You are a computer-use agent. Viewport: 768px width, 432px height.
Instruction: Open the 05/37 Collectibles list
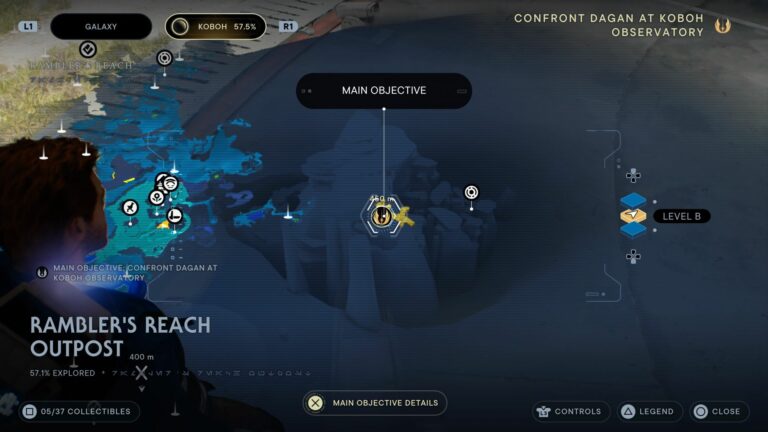pyautogui.click(x=78, y=411)
